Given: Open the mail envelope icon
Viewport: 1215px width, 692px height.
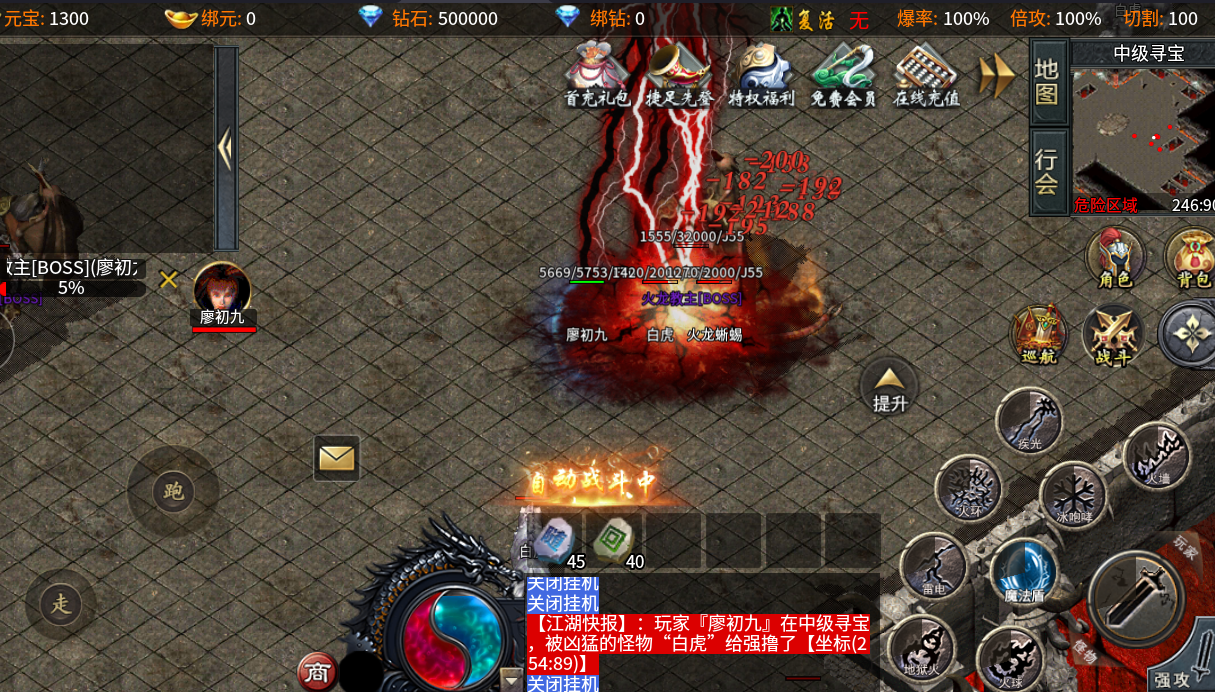Looking at the screenshot, I should [x=337, y=458].
